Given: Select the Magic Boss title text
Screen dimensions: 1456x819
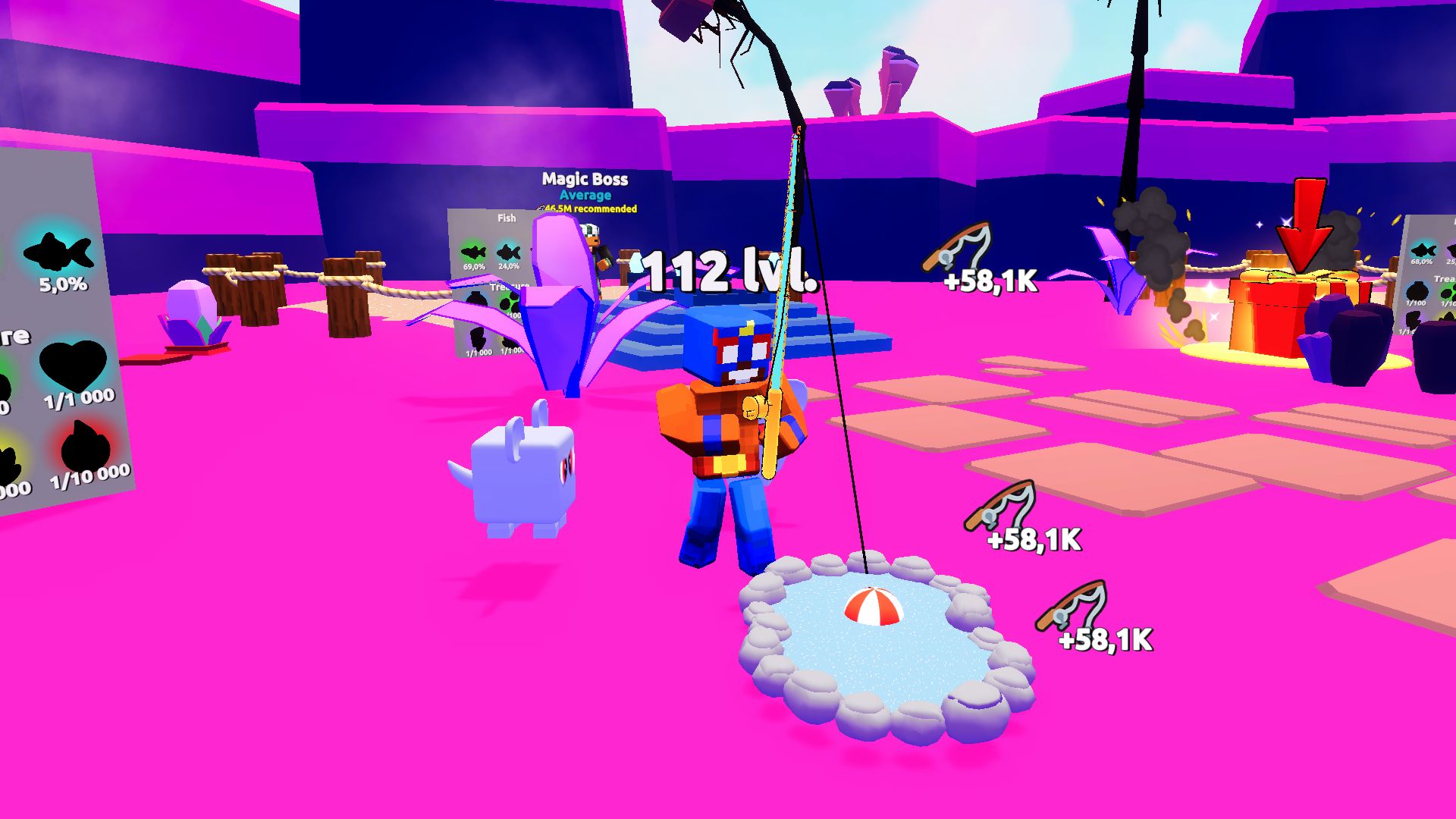Looking at the screenshot, I should tap(584, 180).
